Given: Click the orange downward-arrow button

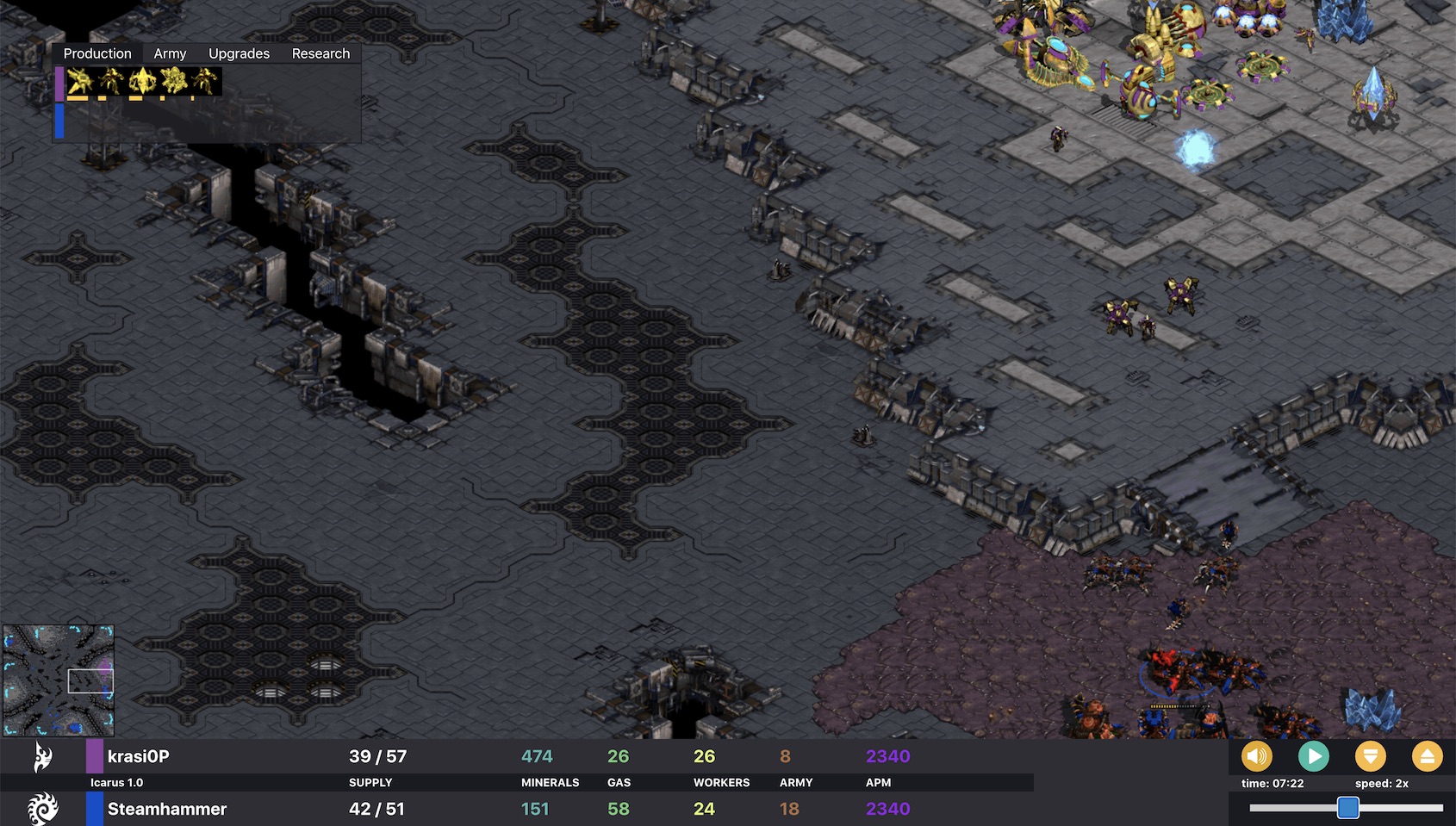Looking at the screenshot, I should 1370,756.
